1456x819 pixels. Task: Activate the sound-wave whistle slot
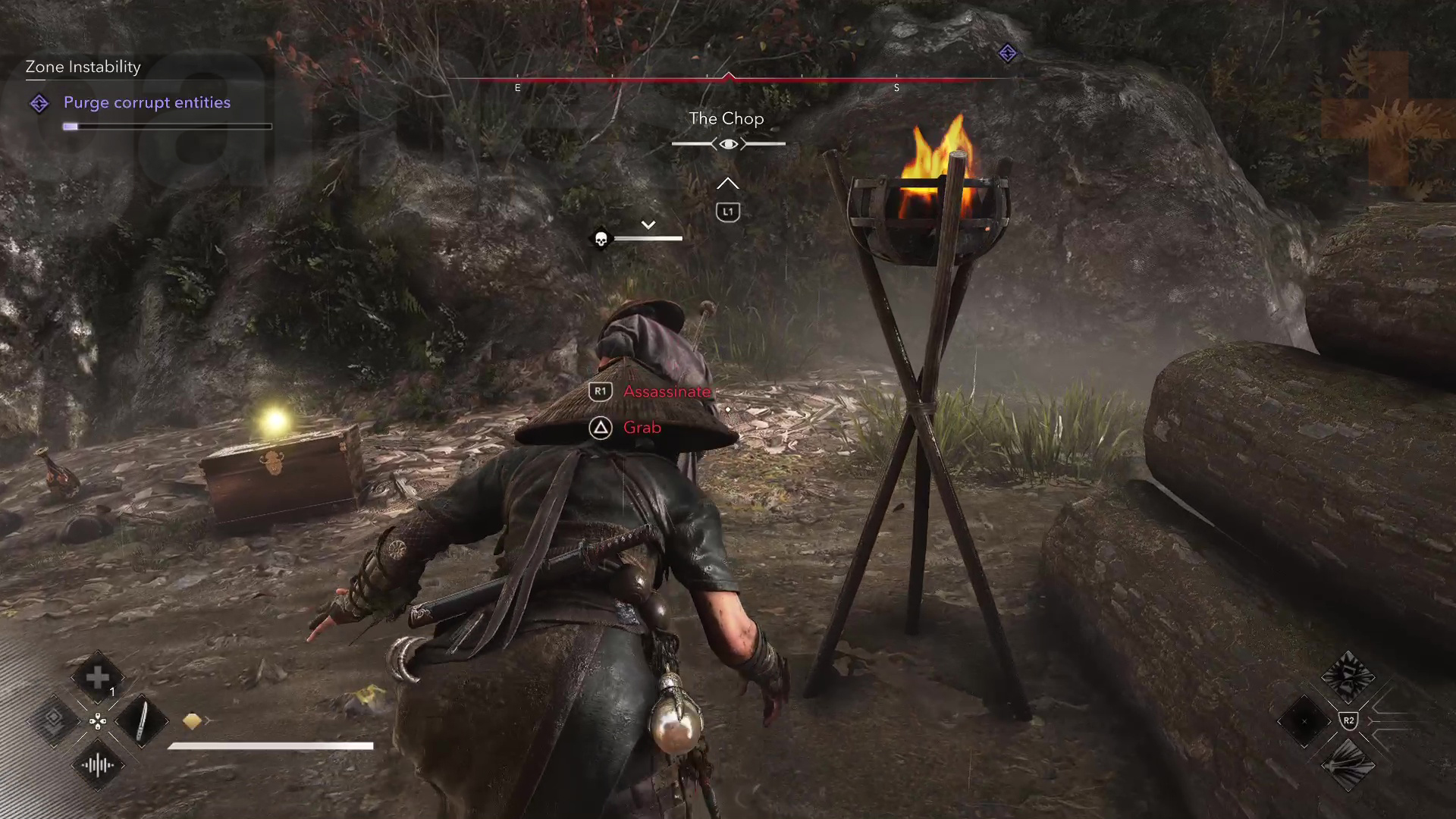(x=98, y=765)
